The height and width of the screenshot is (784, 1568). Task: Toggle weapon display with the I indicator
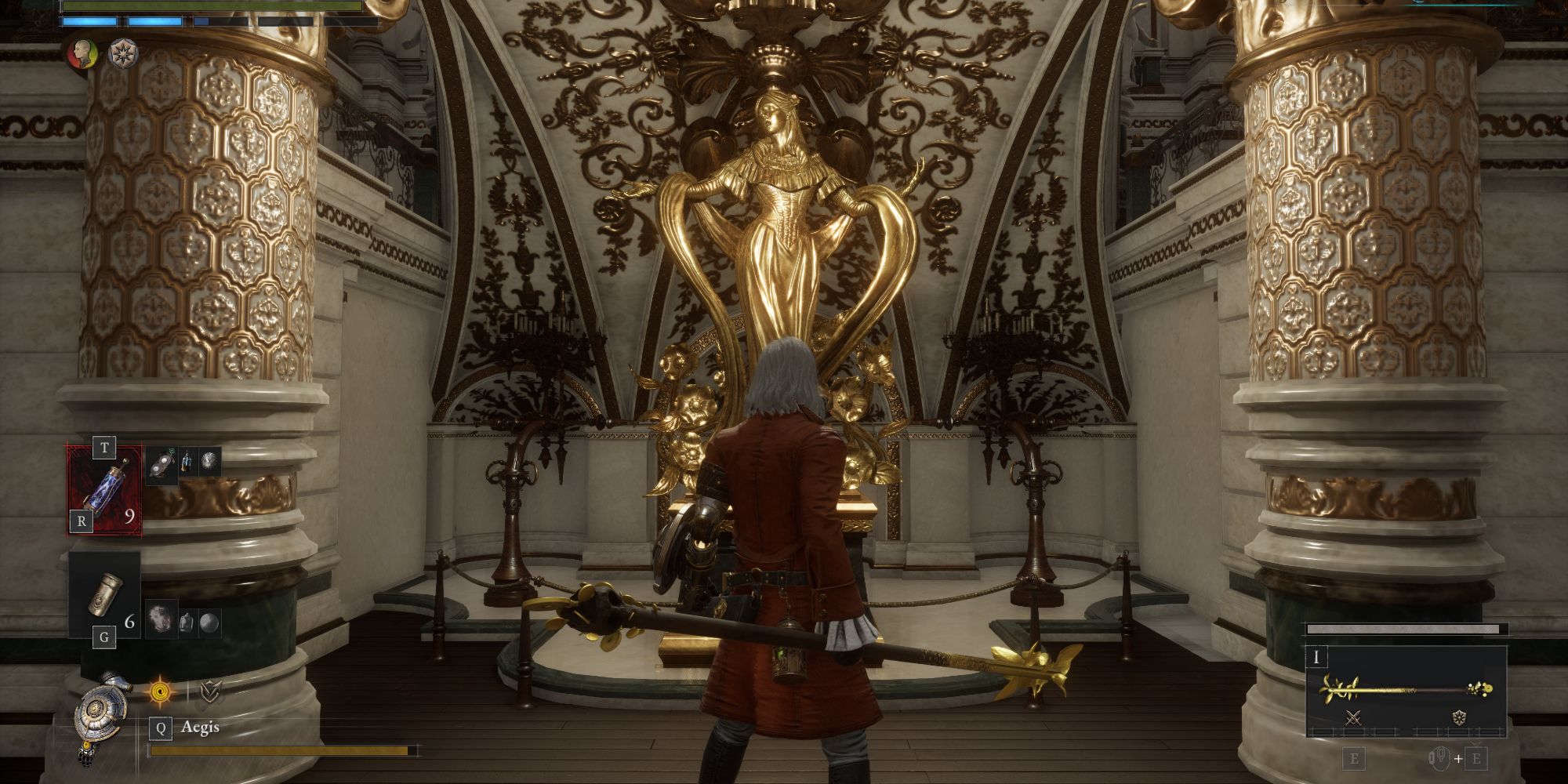1317,658
